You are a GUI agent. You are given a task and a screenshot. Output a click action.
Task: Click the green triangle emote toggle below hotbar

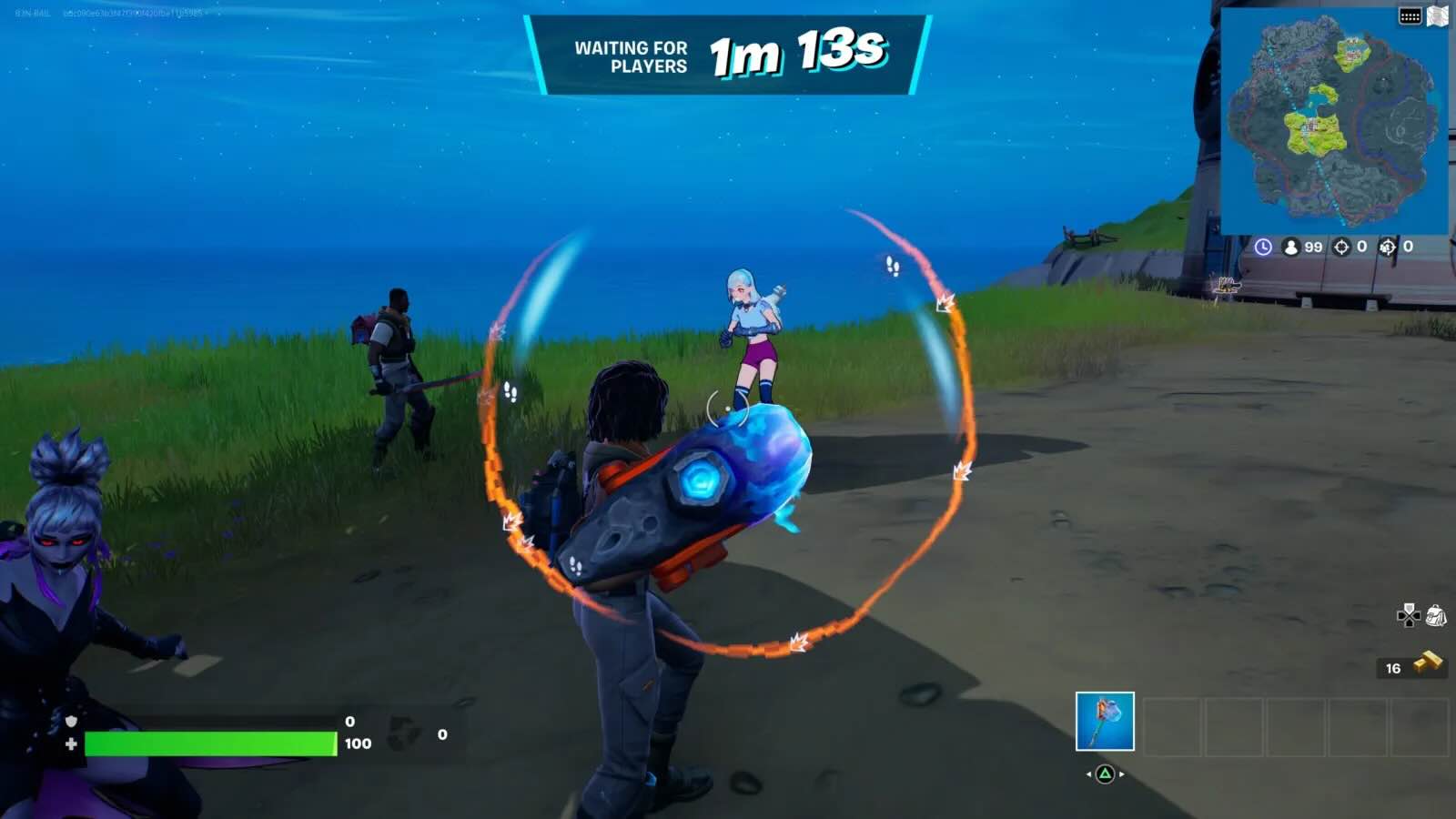tap(1105, 774)
